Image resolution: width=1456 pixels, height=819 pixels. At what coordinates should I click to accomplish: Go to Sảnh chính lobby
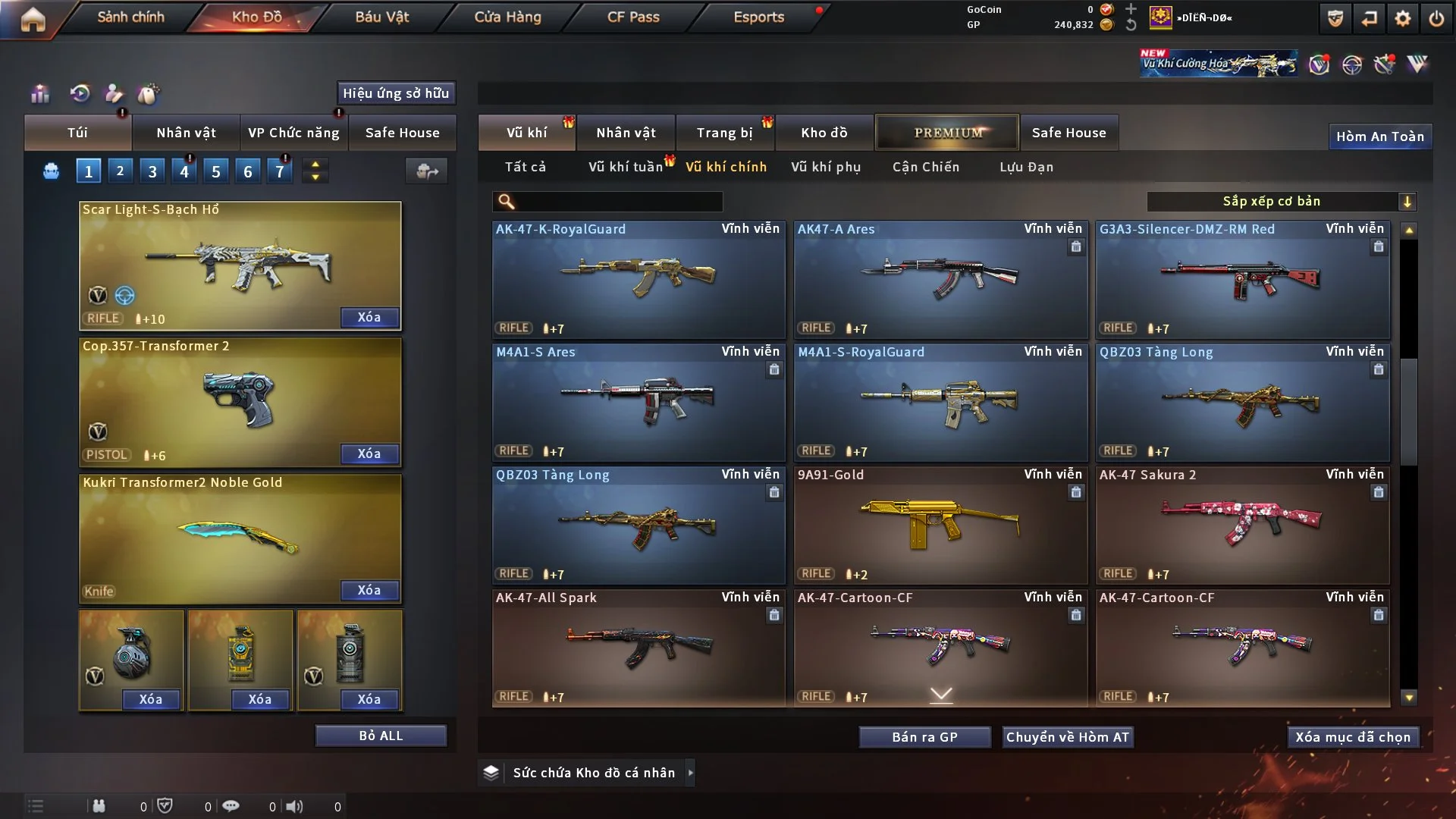pos(130,17)
